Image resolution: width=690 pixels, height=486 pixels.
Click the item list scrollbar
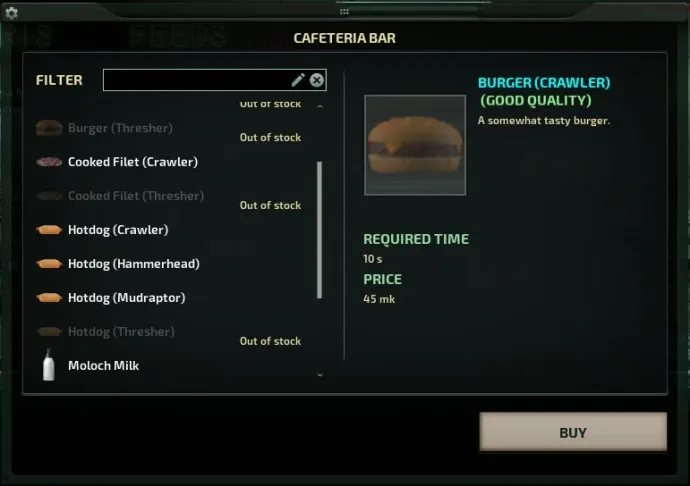[320, 230]
